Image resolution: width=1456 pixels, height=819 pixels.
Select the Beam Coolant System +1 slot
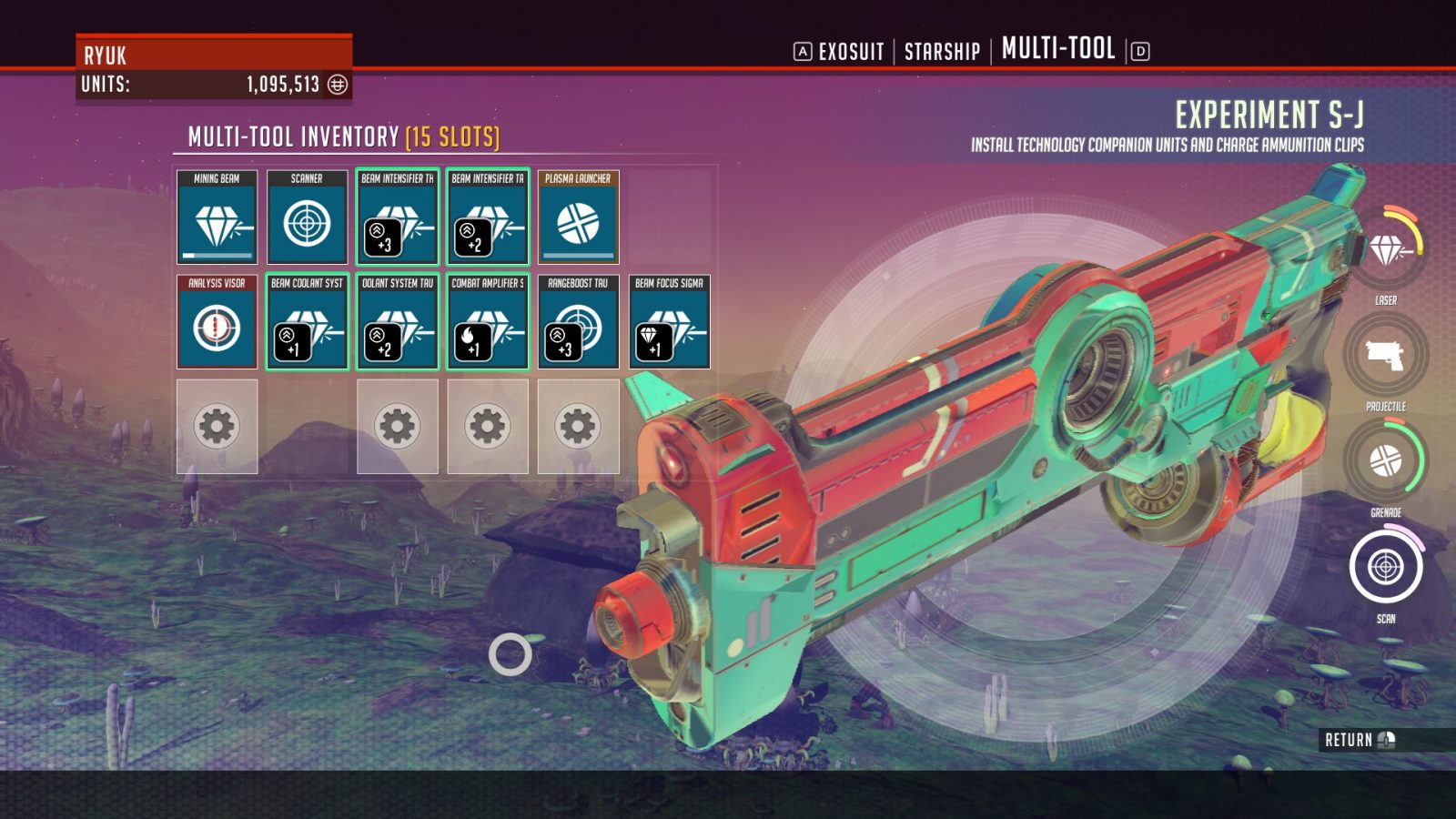[307, 322]
